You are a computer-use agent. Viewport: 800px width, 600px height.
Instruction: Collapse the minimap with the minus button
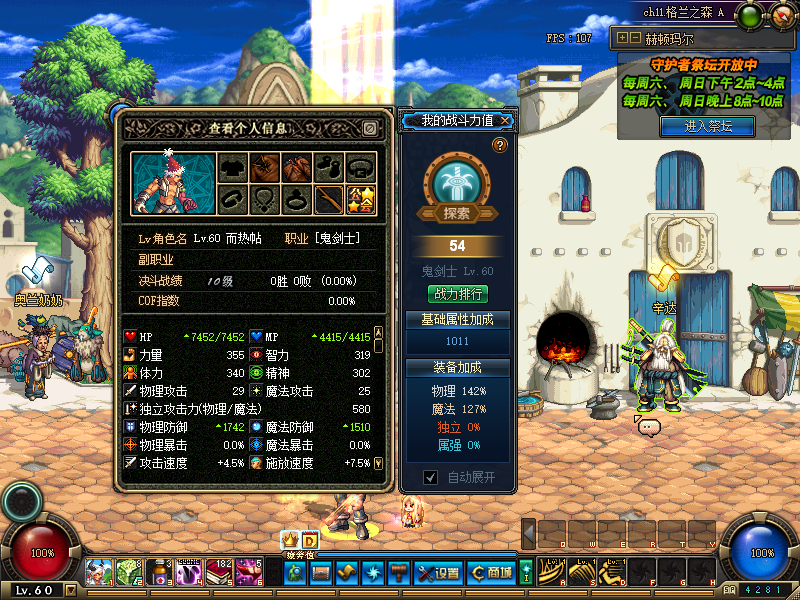pos(635,38)
